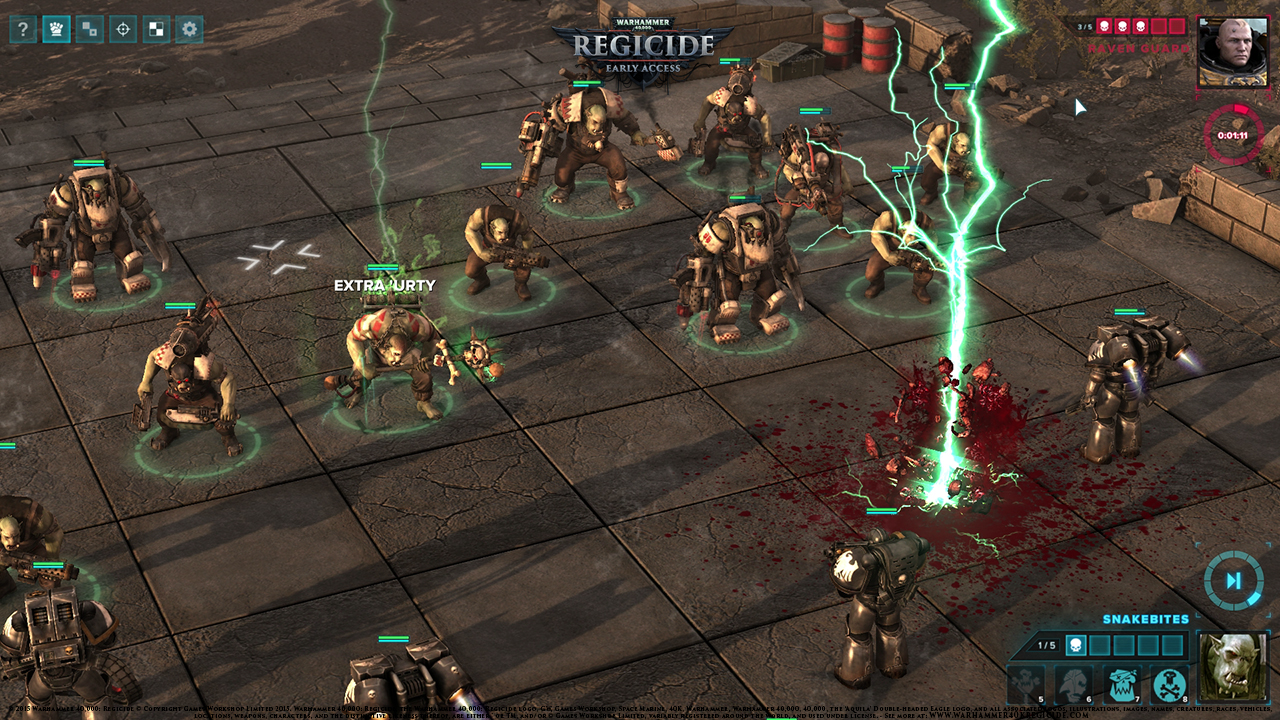Activate the Ork ability numbered 5
Screen dimensions: 1280x720
click(x=1026, y=684)
